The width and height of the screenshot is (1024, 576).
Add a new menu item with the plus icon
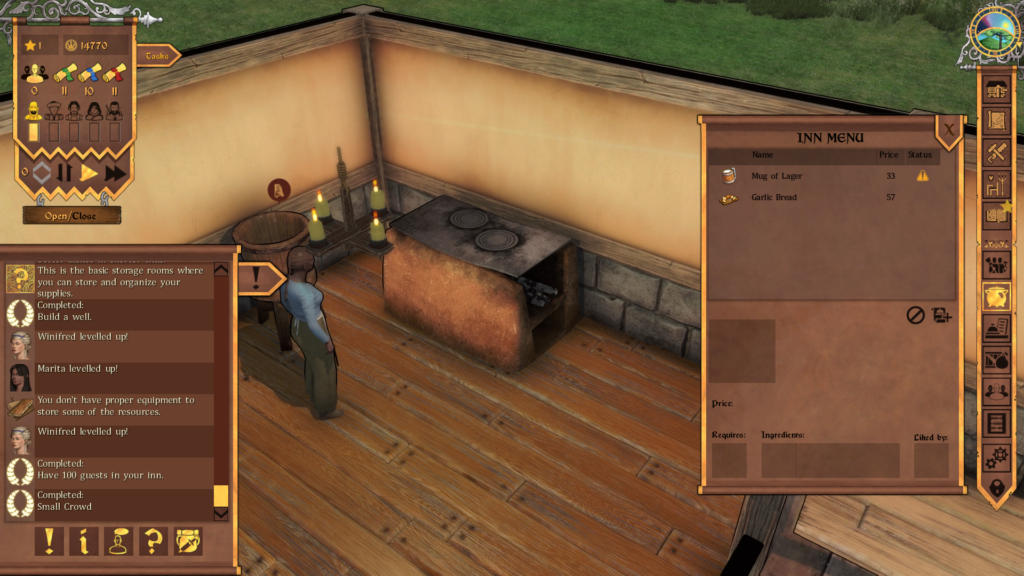point(941,315)
